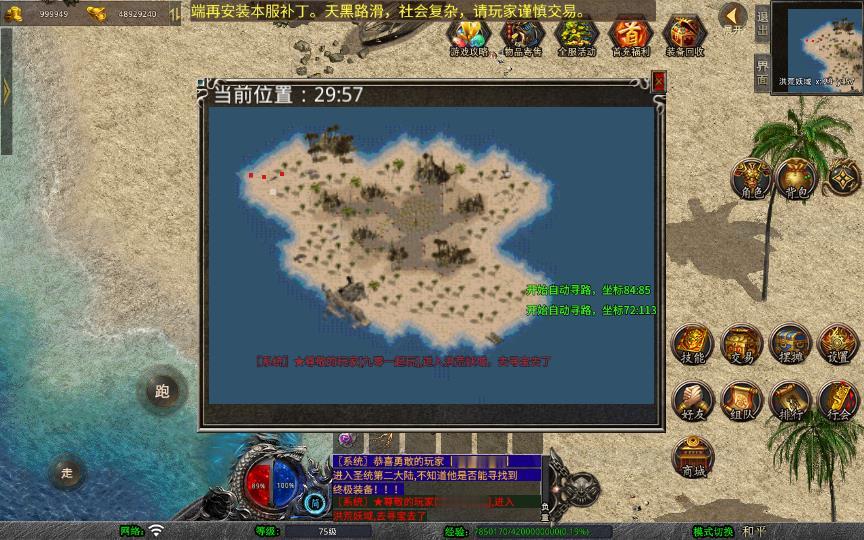Open the trade (交易) menu

[x=742, y=345]
